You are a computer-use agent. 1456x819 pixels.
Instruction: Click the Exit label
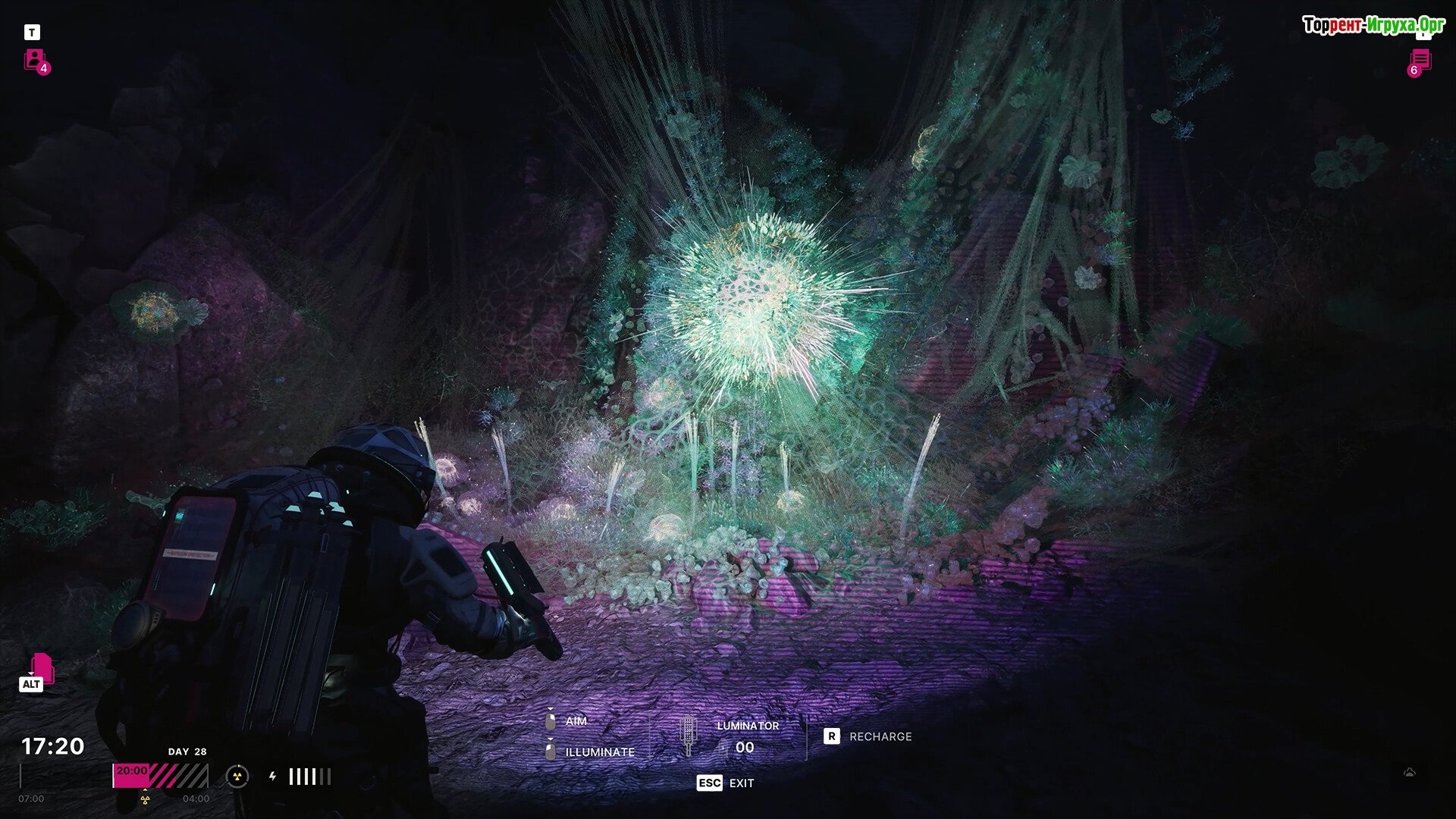coord(741,783)
